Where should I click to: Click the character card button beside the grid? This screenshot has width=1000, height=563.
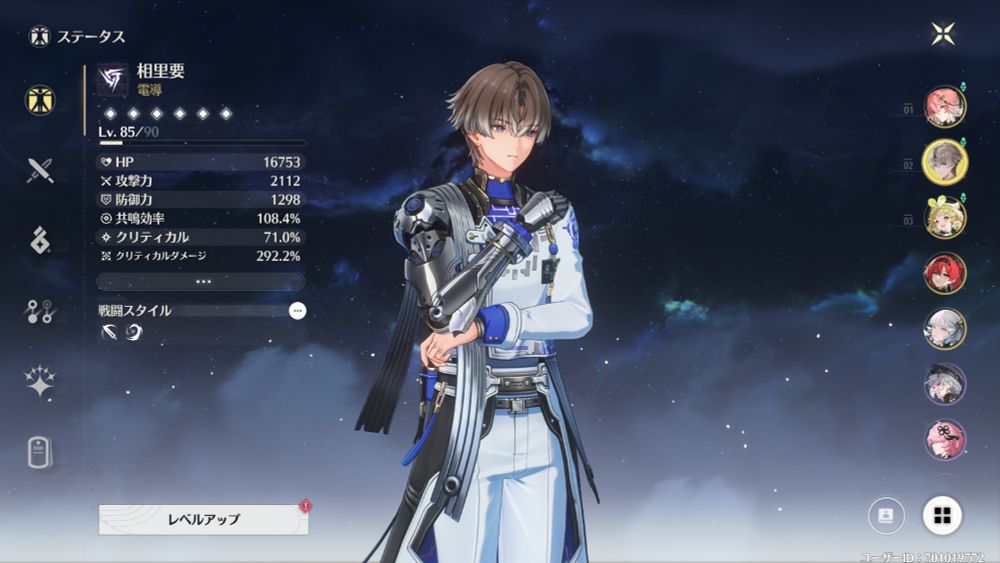(886, 516)
